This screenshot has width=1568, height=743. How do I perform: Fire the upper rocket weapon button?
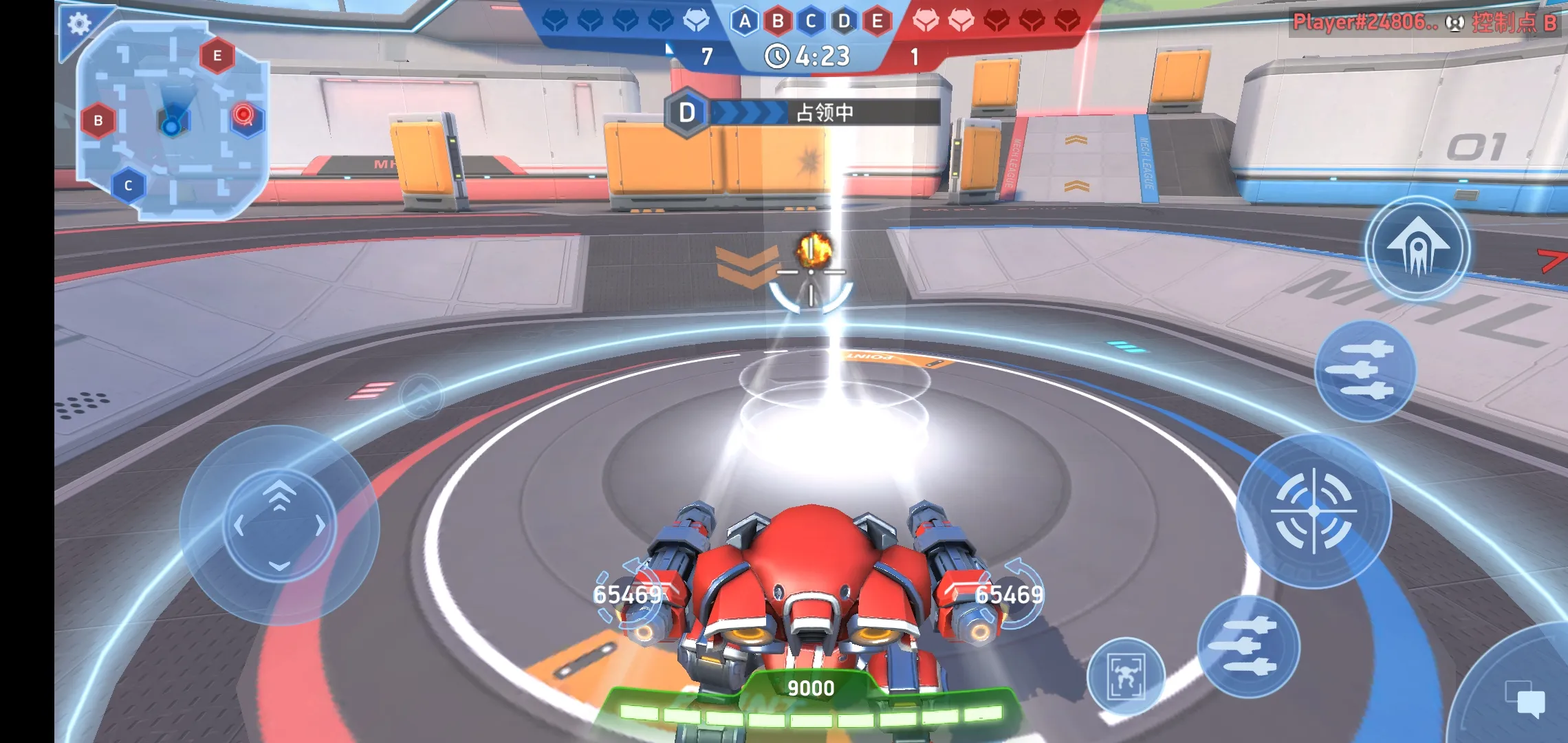pyautogui.click(x=1365, y=371)
